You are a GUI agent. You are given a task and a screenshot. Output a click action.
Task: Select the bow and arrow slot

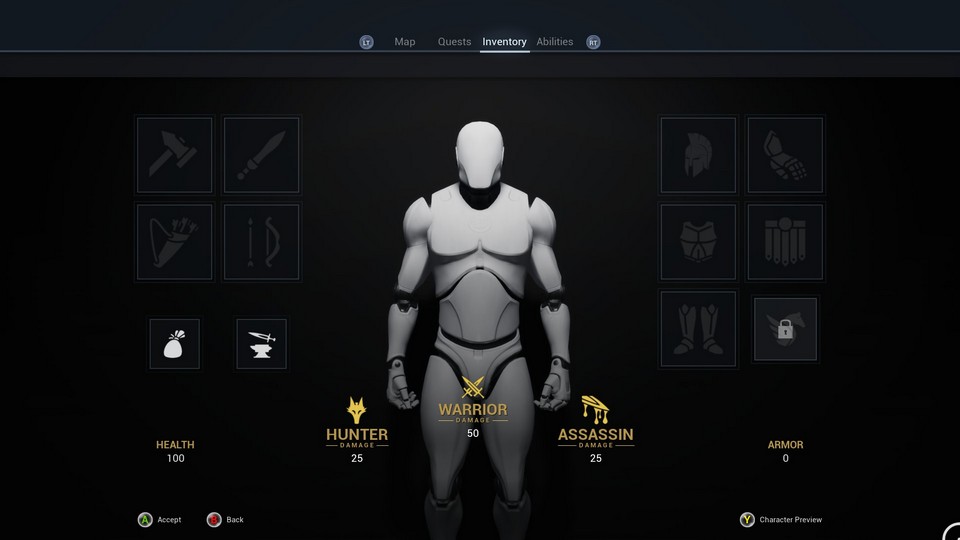262,242
